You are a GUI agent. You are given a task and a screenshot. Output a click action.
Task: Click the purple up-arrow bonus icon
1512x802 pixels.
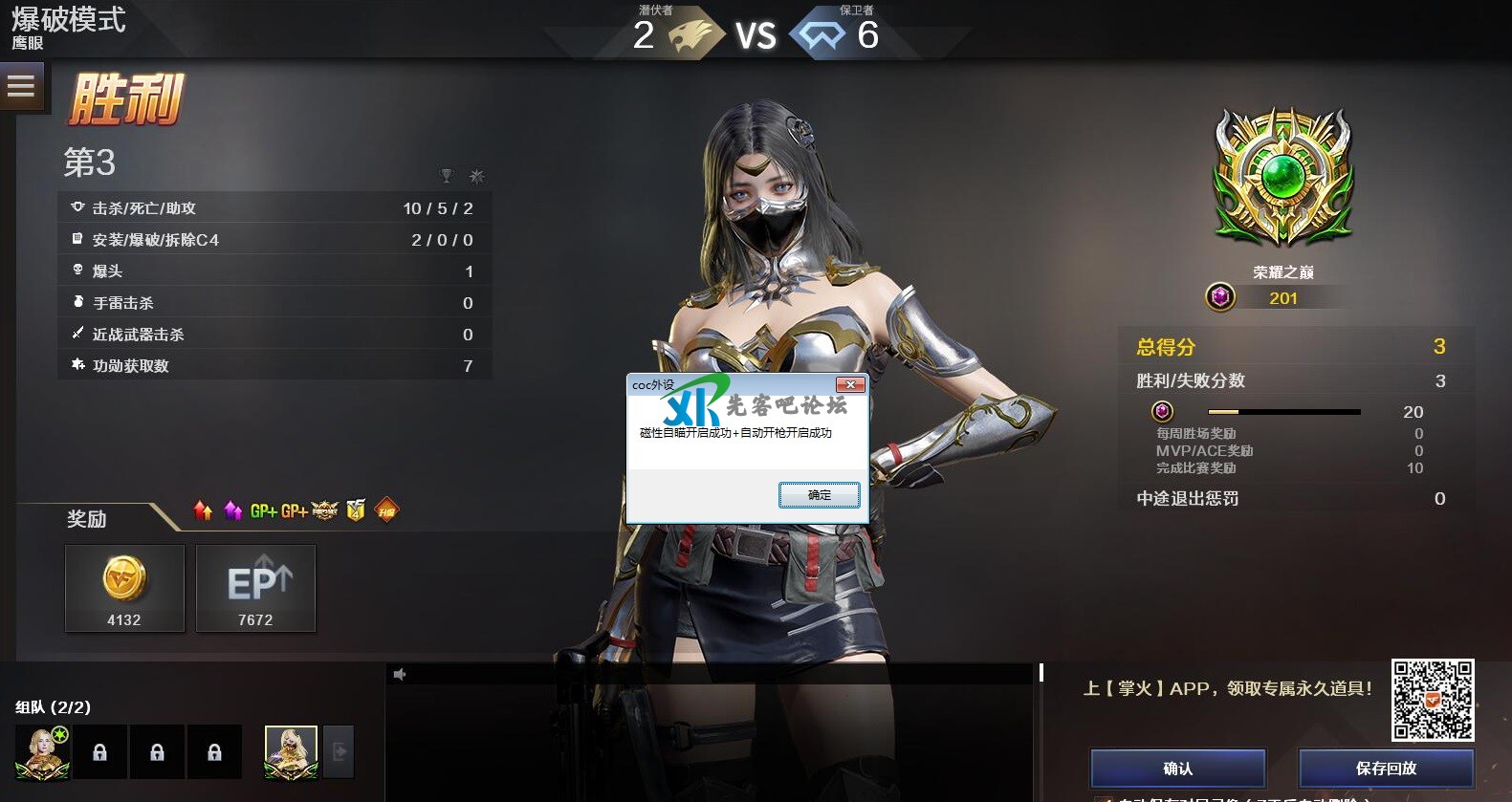(232, 510)
